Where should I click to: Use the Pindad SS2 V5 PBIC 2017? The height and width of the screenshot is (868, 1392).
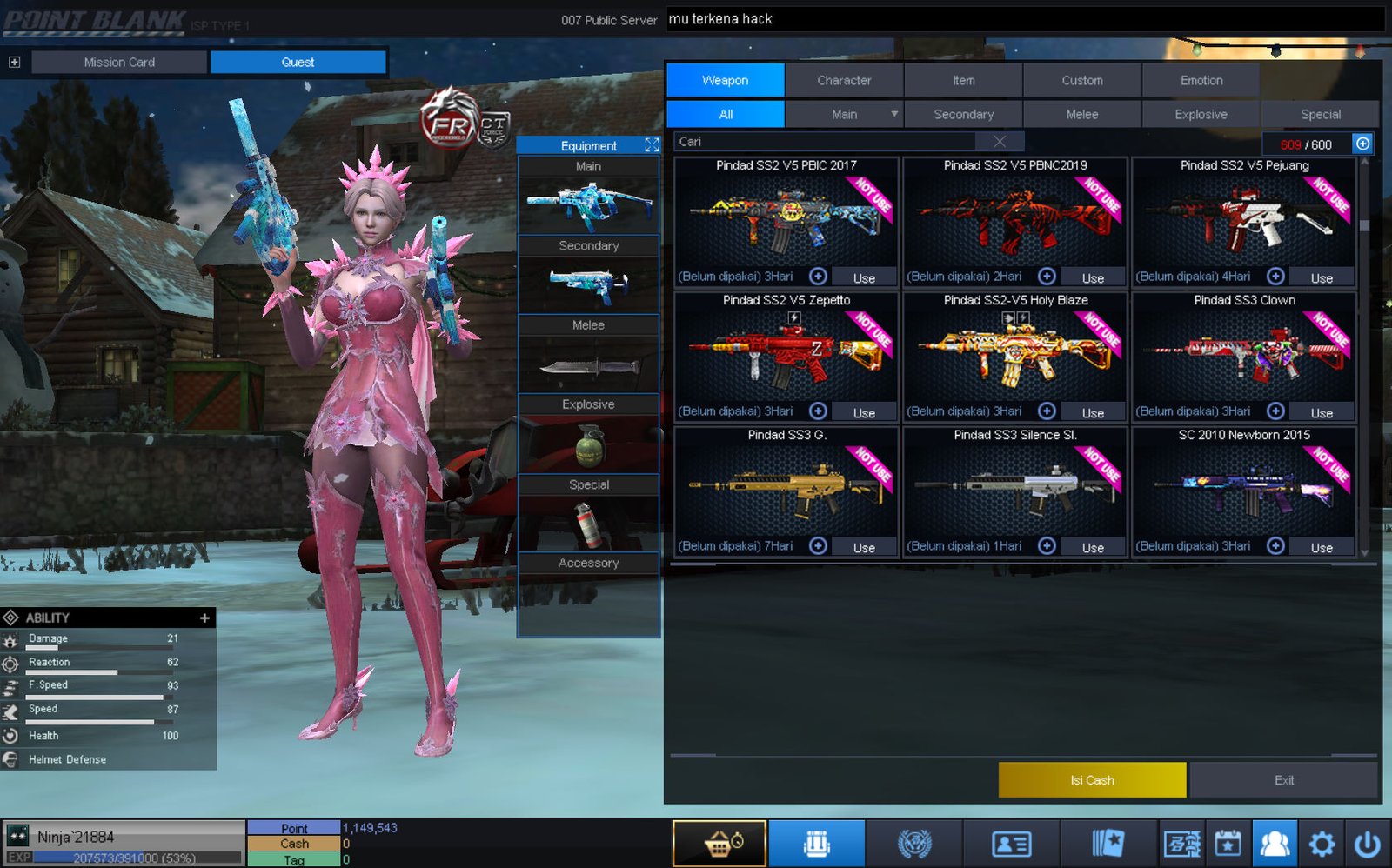click(864, 277)
